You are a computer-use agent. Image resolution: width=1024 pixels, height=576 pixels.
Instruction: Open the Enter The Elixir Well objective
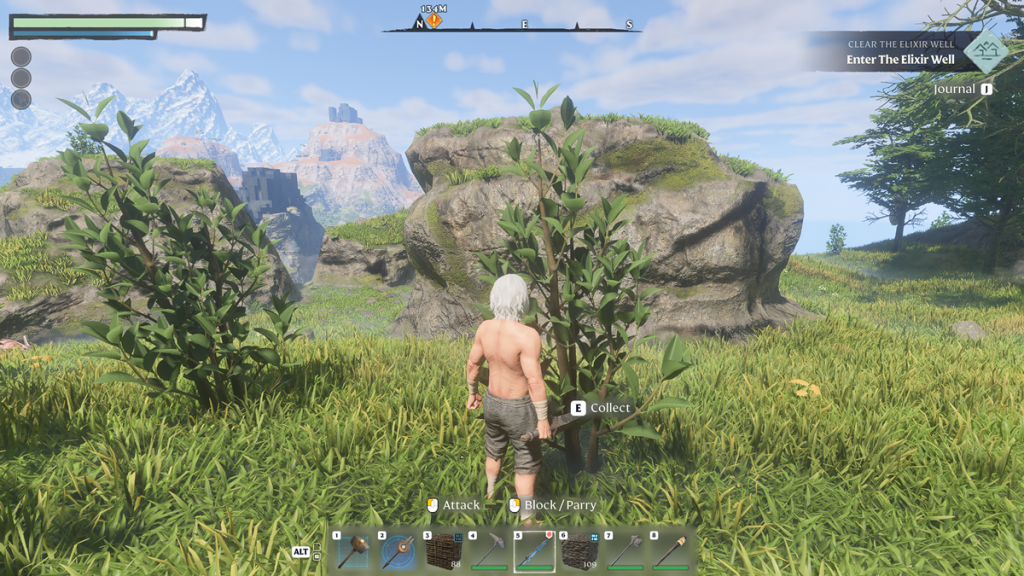point(900,59)
